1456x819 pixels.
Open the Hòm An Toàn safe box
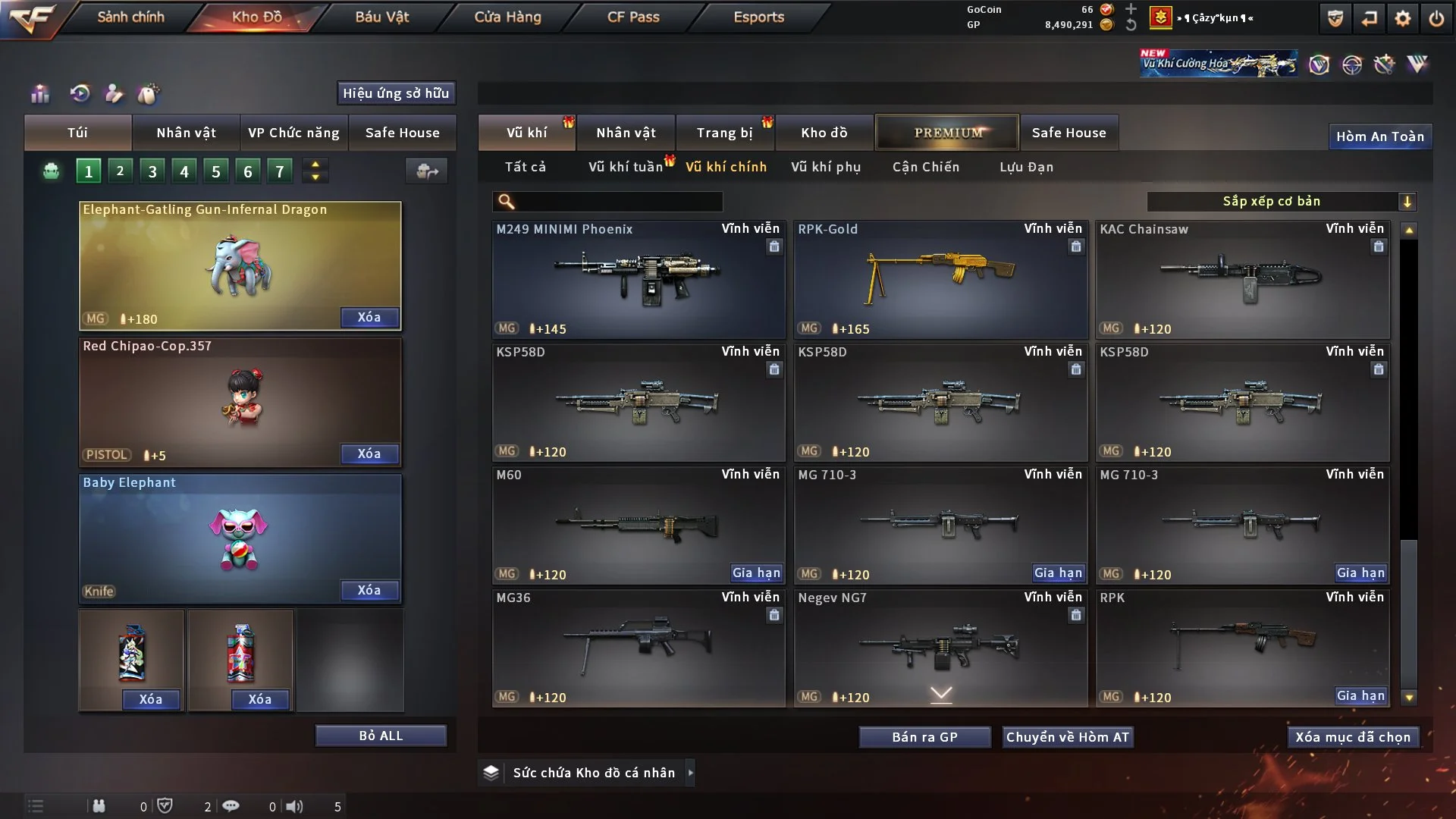(1379, 136)
